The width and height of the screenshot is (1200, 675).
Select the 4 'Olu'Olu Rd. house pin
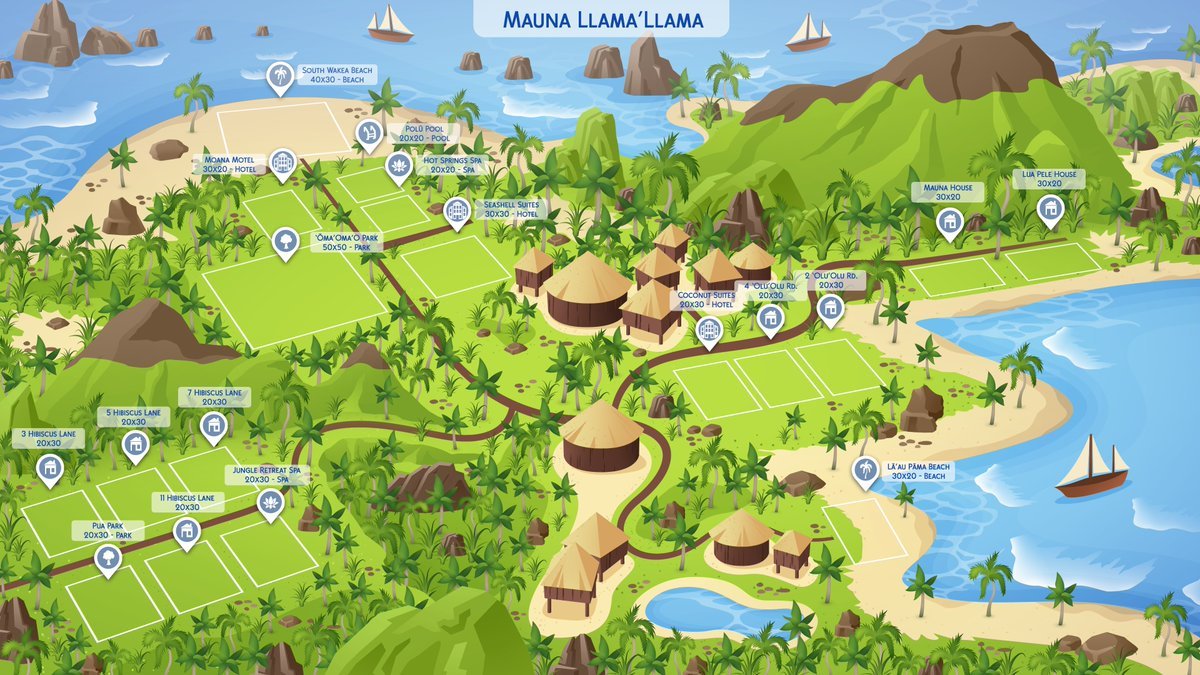(x=769, y=318)
